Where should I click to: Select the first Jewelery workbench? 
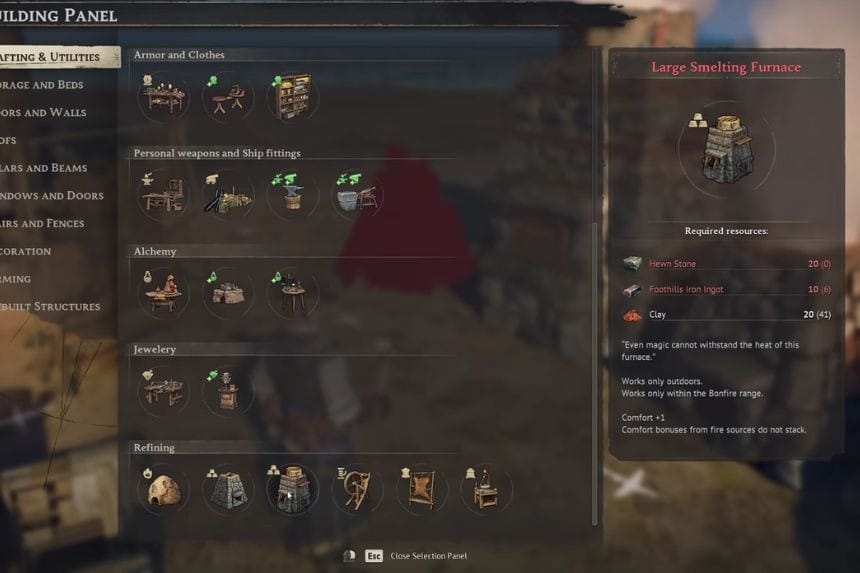164,391
